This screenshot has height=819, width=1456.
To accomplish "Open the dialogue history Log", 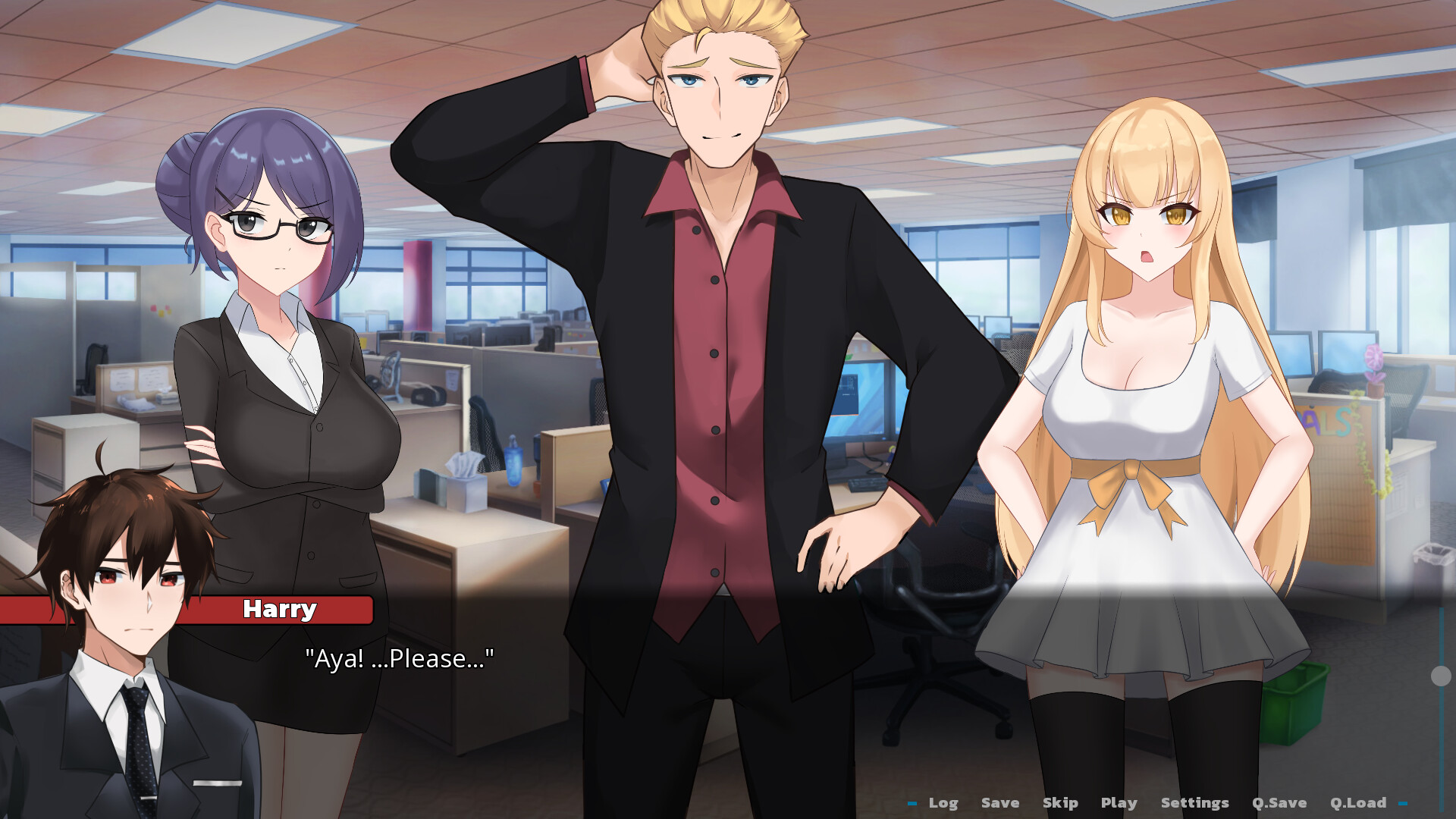I will [943, 802].
